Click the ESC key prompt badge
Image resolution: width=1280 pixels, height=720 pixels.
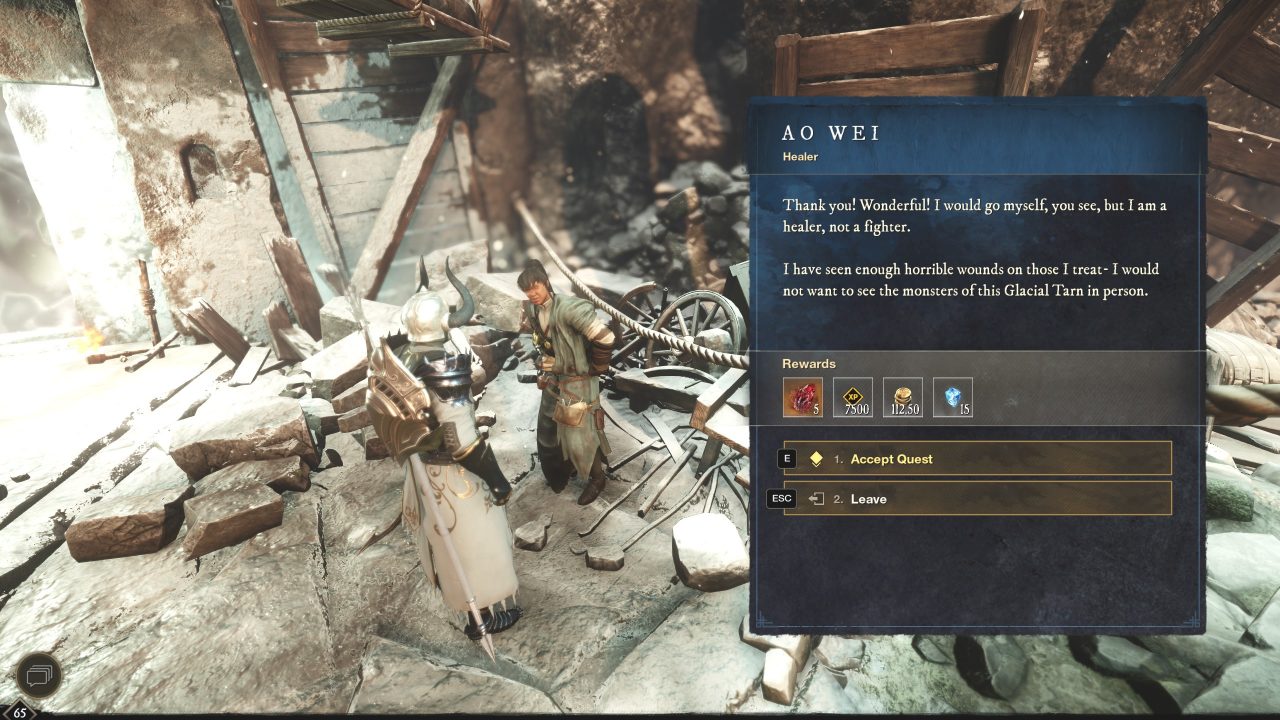[x=780, y=498]
